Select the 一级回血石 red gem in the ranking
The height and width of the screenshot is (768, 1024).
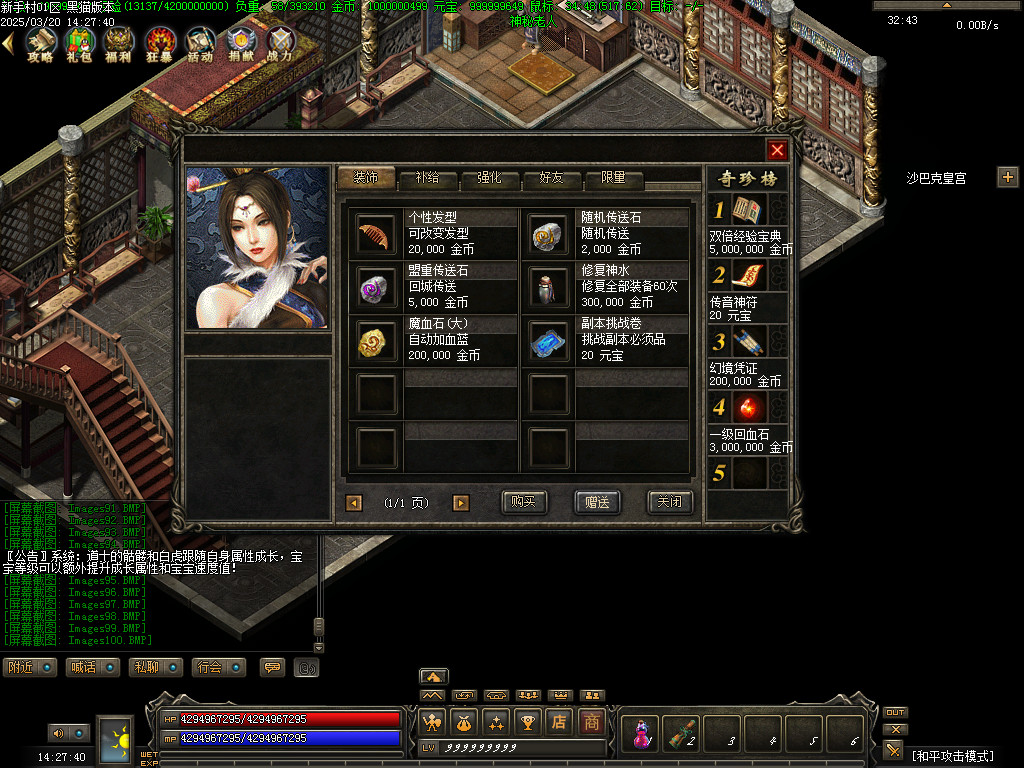click(748, 408)
